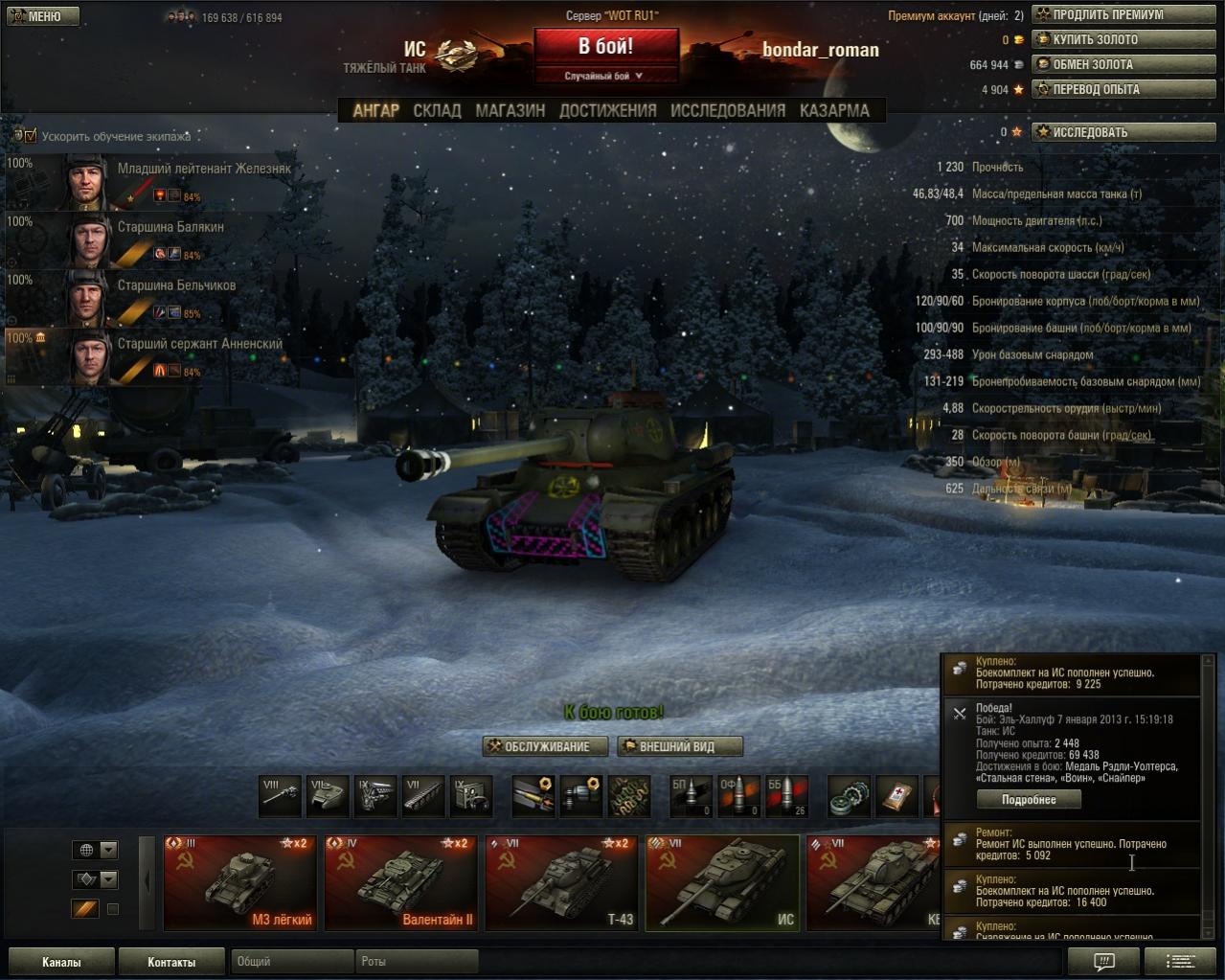Select ПЕРЕВОД ОПЫТА button

(x=1123, y=90)
